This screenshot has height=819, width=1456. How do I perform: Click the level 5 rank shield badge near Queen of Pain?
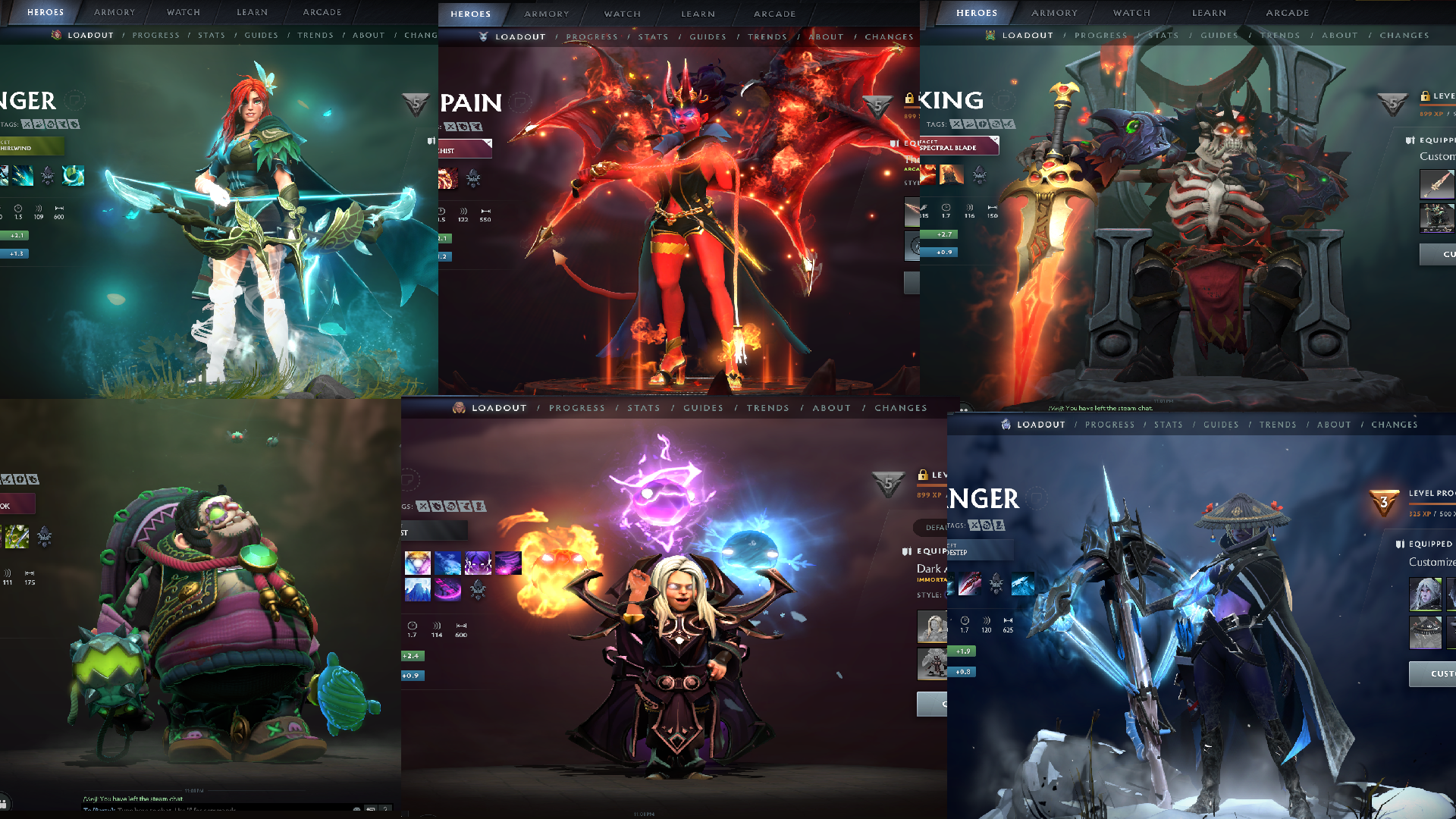(878, 107)
